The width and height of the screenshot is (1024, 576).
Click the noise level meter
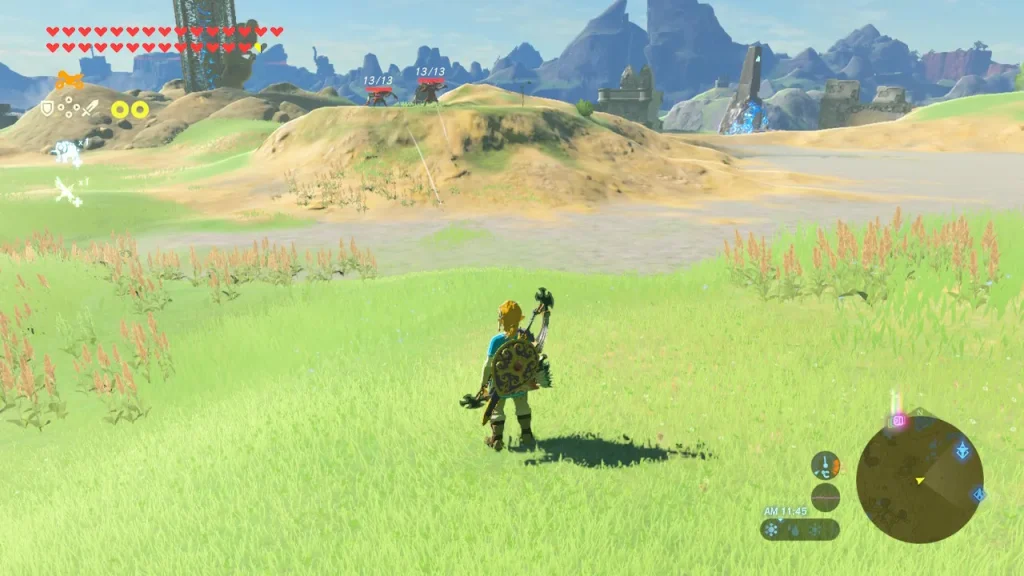[825, 496]
